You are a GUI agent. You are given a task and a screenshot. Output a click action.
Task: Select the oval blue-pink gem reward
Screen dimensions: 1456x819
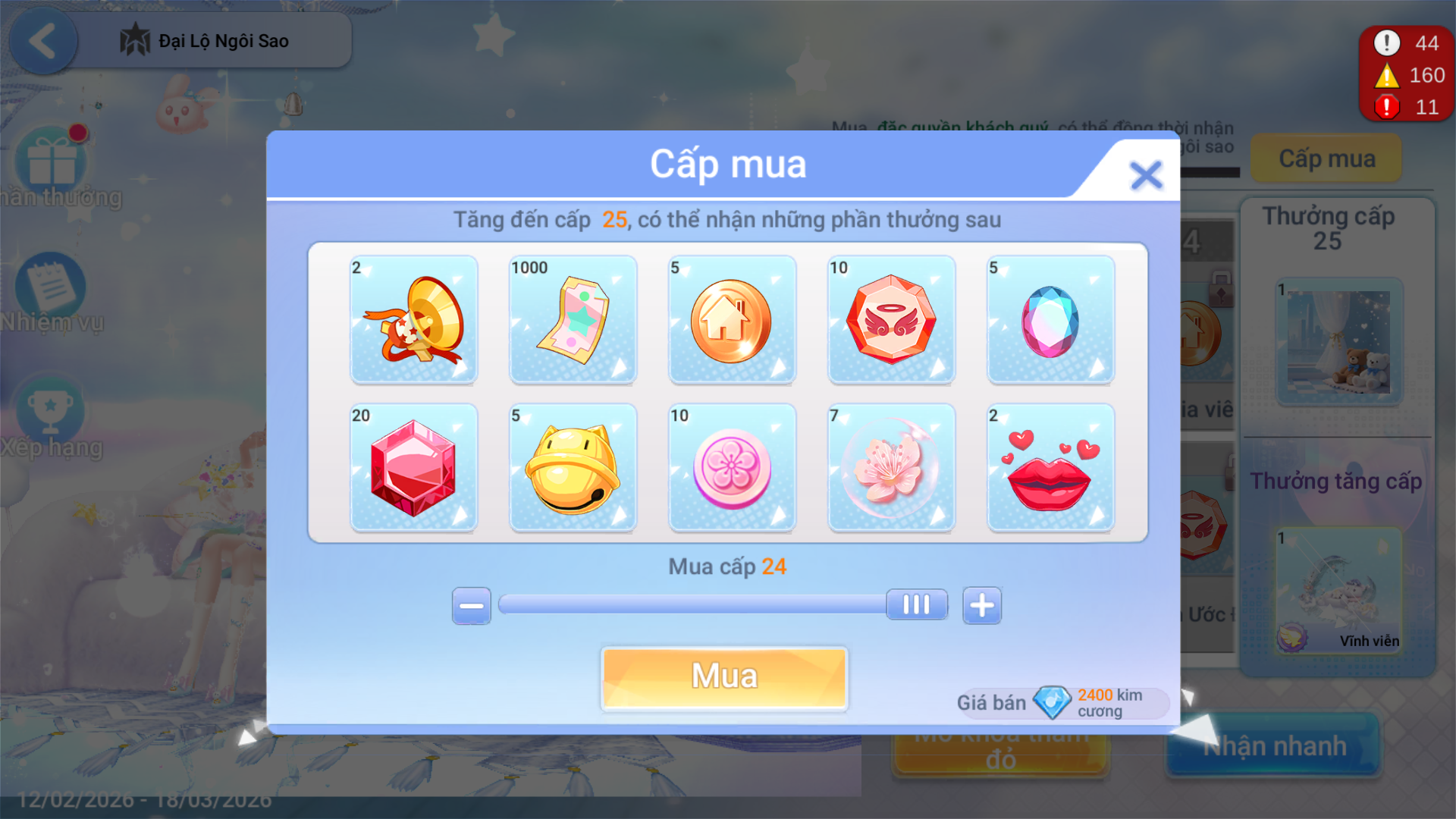point(1050,319)
